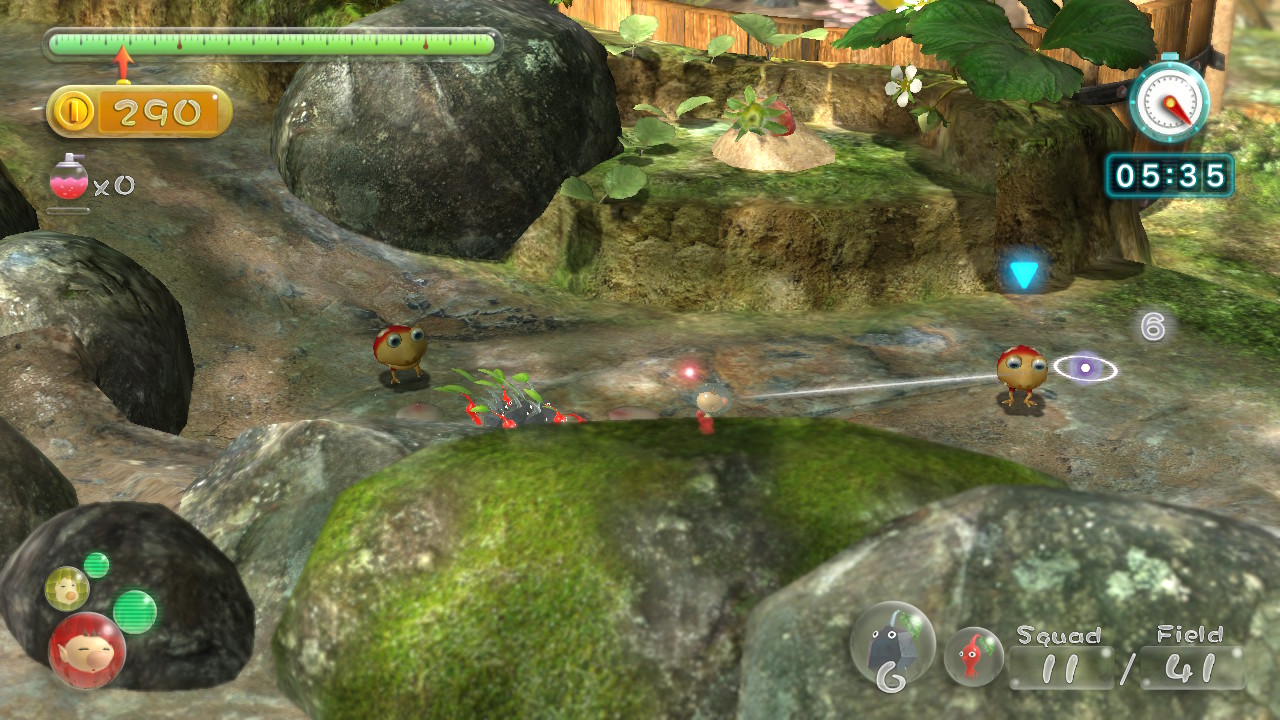This screenshot has width=1280, height=720.
Task: Select the red leader portrait bubble
Action: (x=87, y=650)
